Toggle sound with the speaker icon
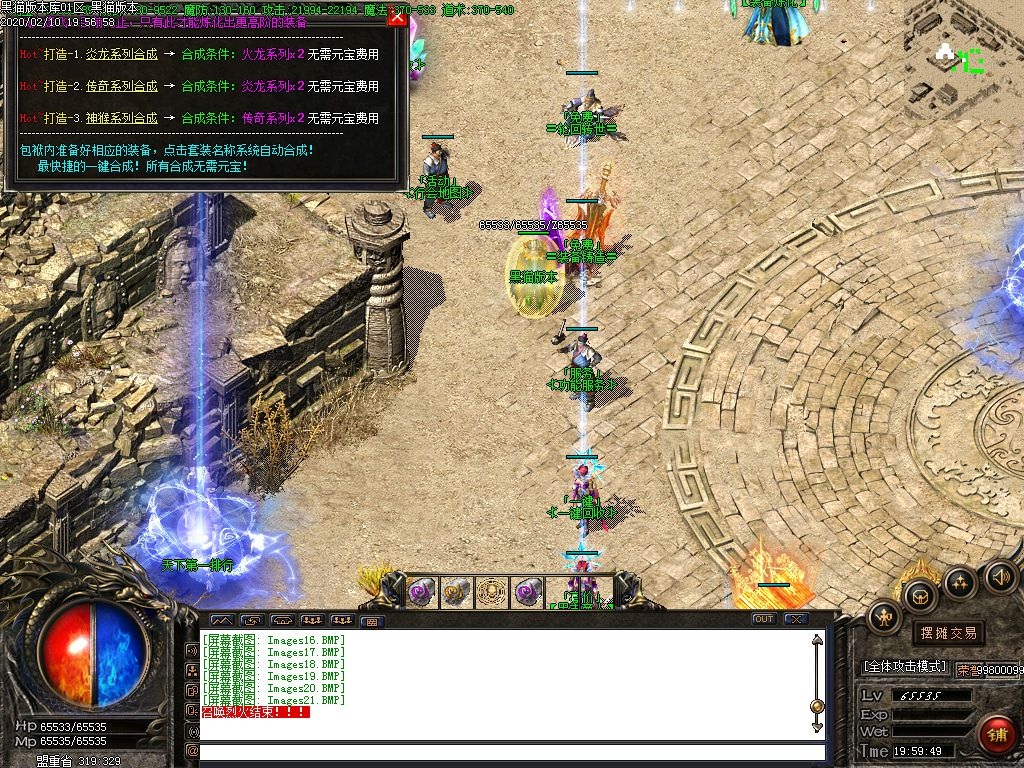 point(1000,576)
